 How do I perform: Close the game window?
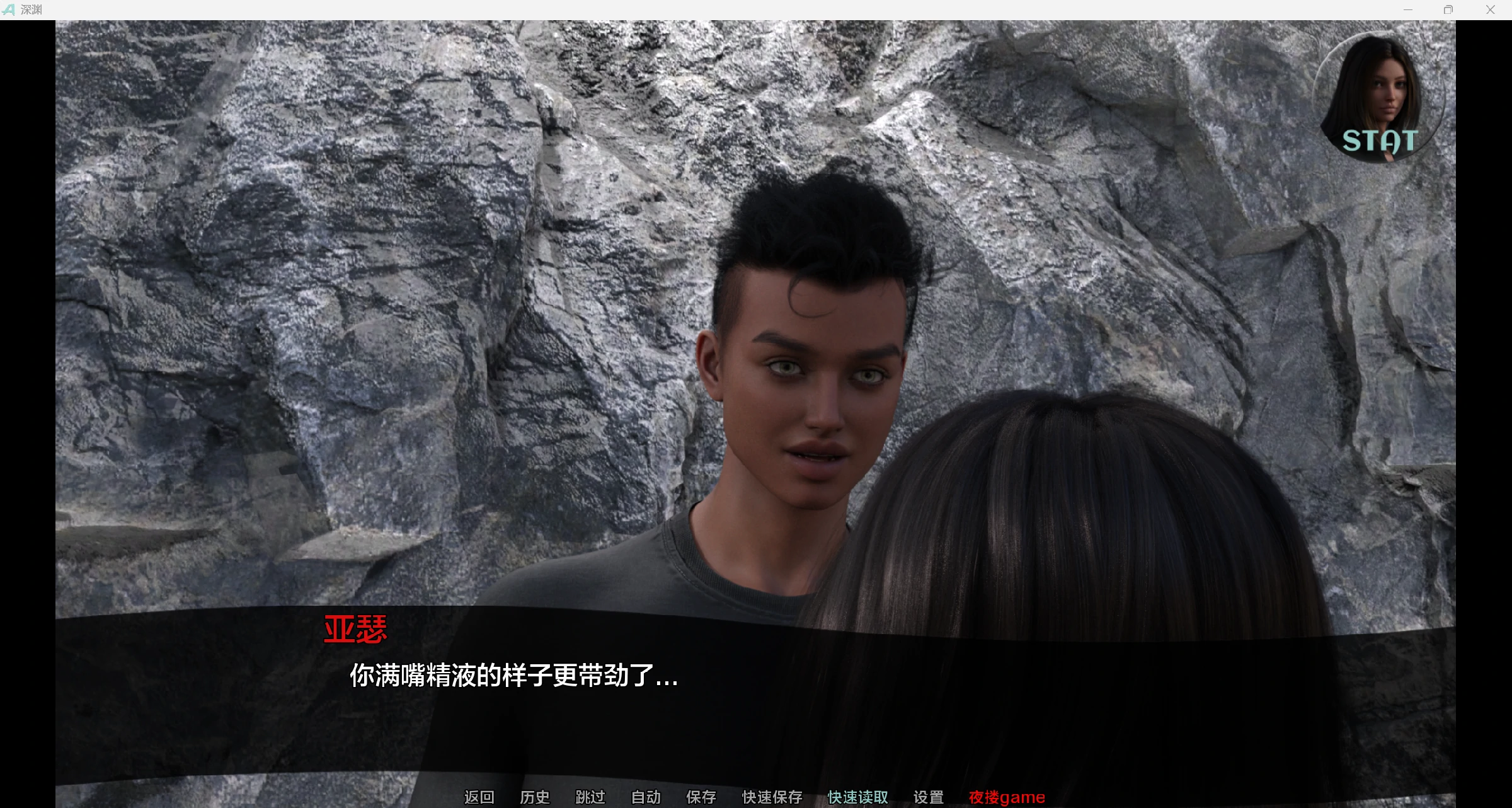pos(1490,9)
